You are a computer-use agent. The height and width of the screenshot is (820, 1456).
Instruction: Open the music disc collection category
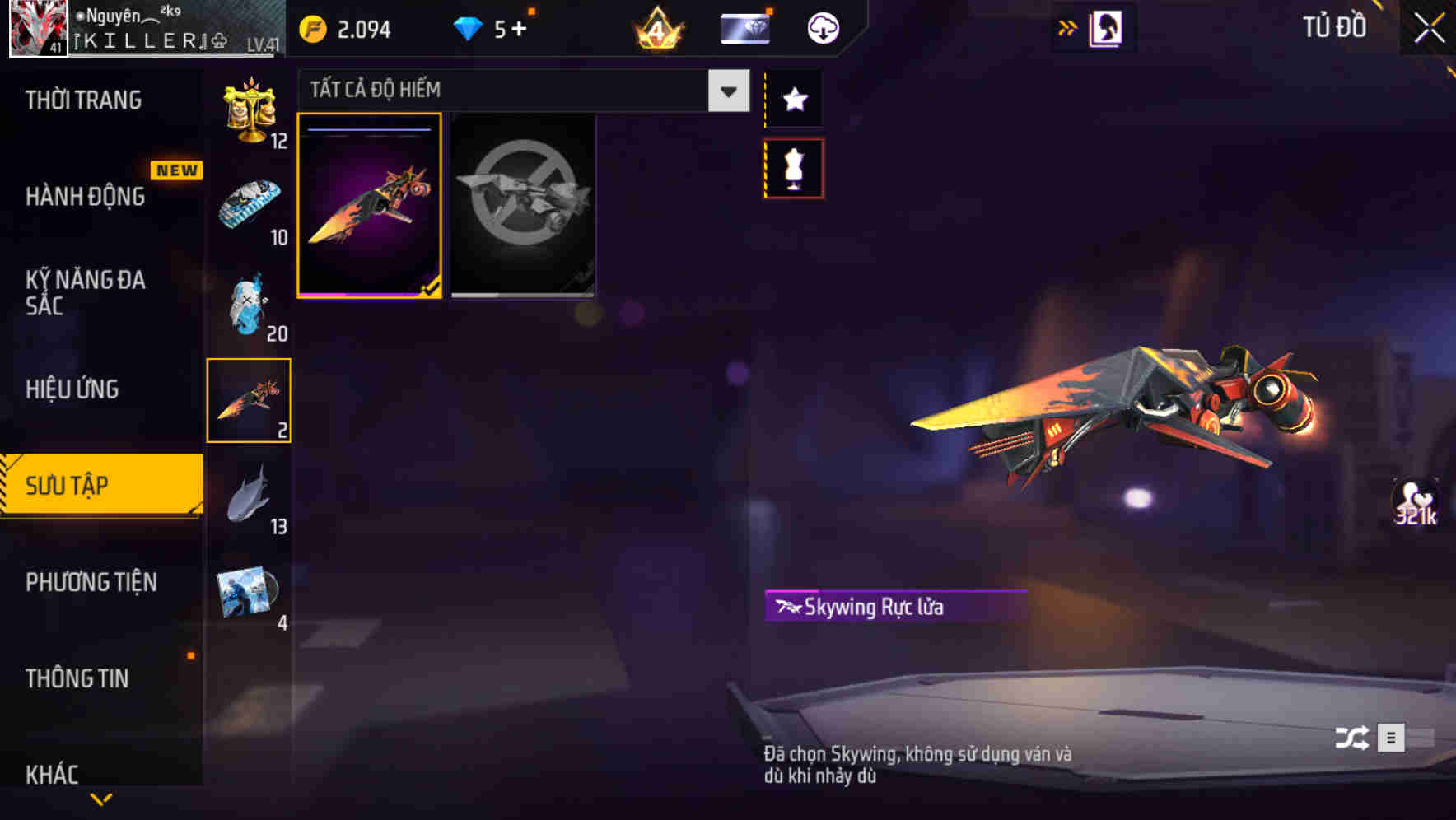pos(247,589)
